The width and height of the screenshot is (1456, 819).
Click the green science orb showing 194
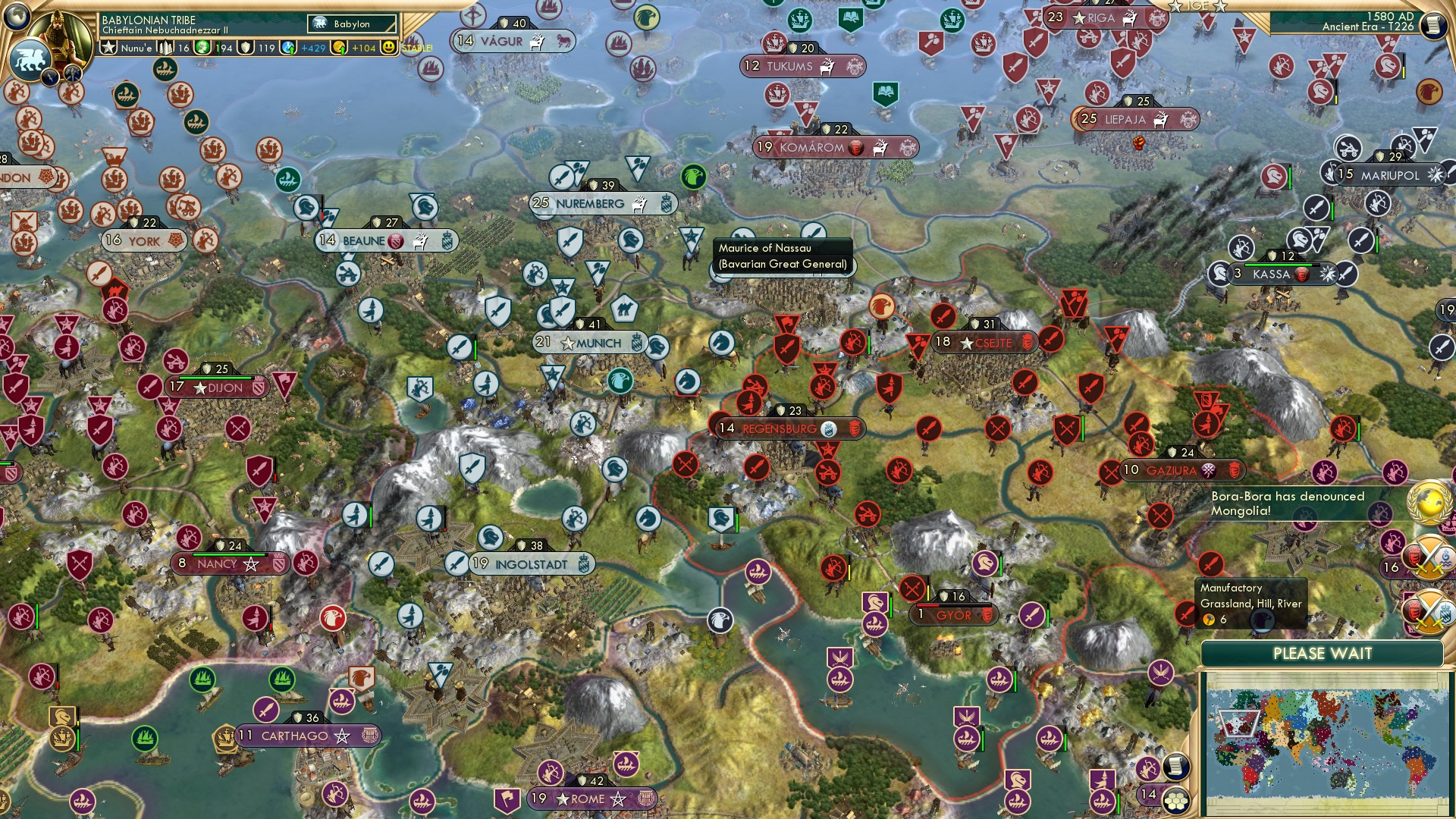click(x=202, y=47)
